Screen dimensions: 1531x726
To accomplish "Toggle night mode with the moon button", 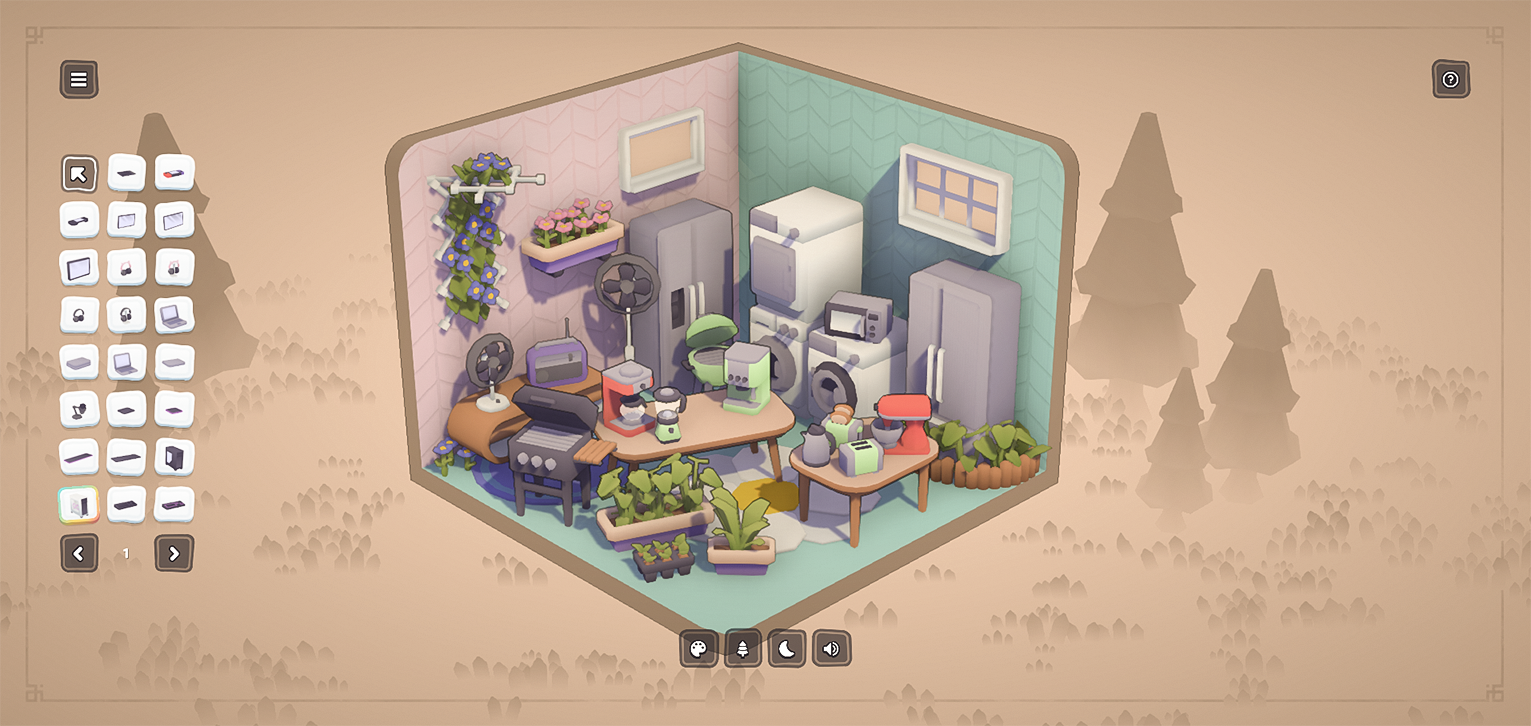I will coord(787,649).
